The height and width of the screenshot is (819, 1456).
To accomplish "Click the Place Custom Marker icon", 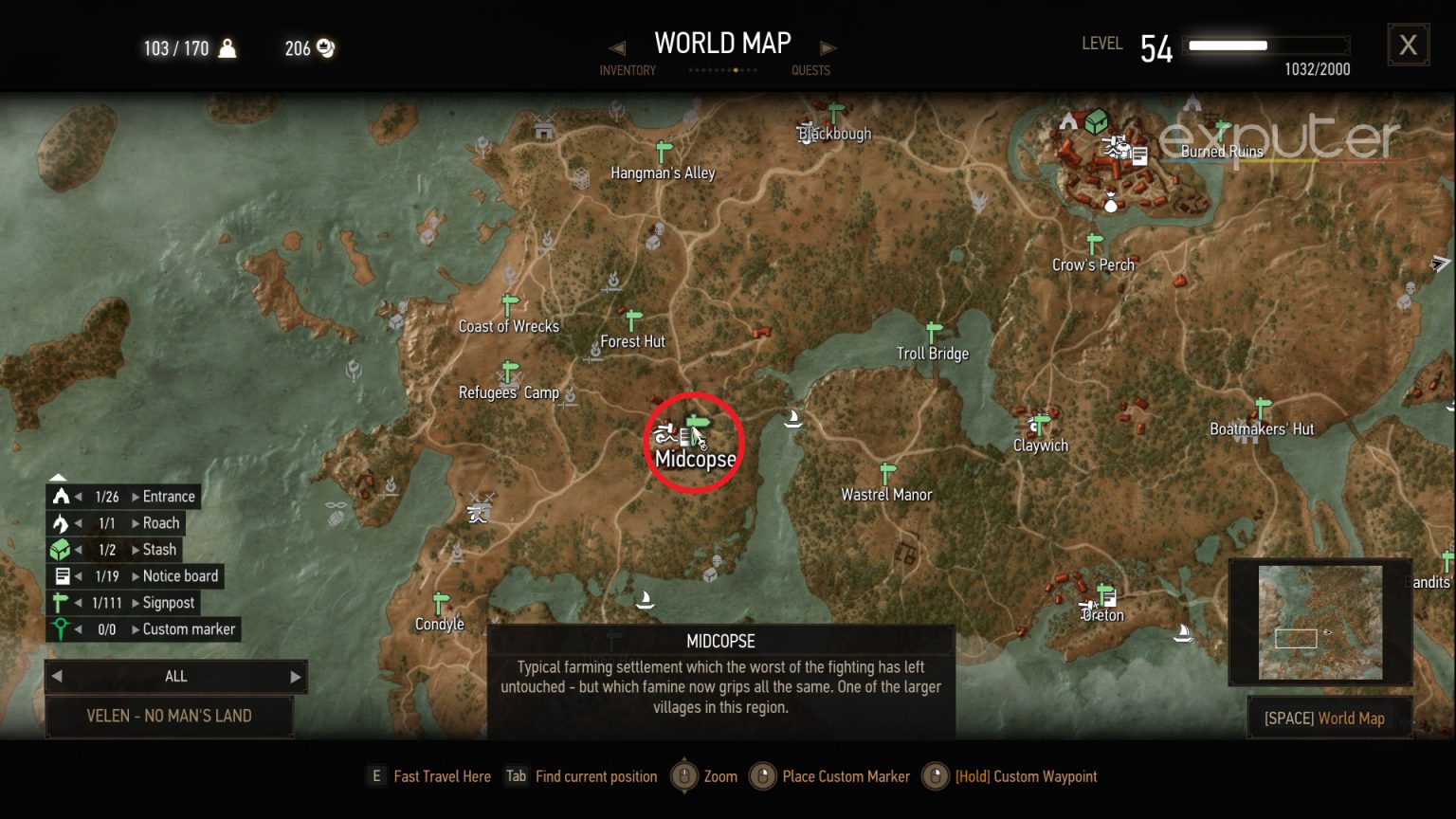I will pyautogui.click(x=762, y=776).
